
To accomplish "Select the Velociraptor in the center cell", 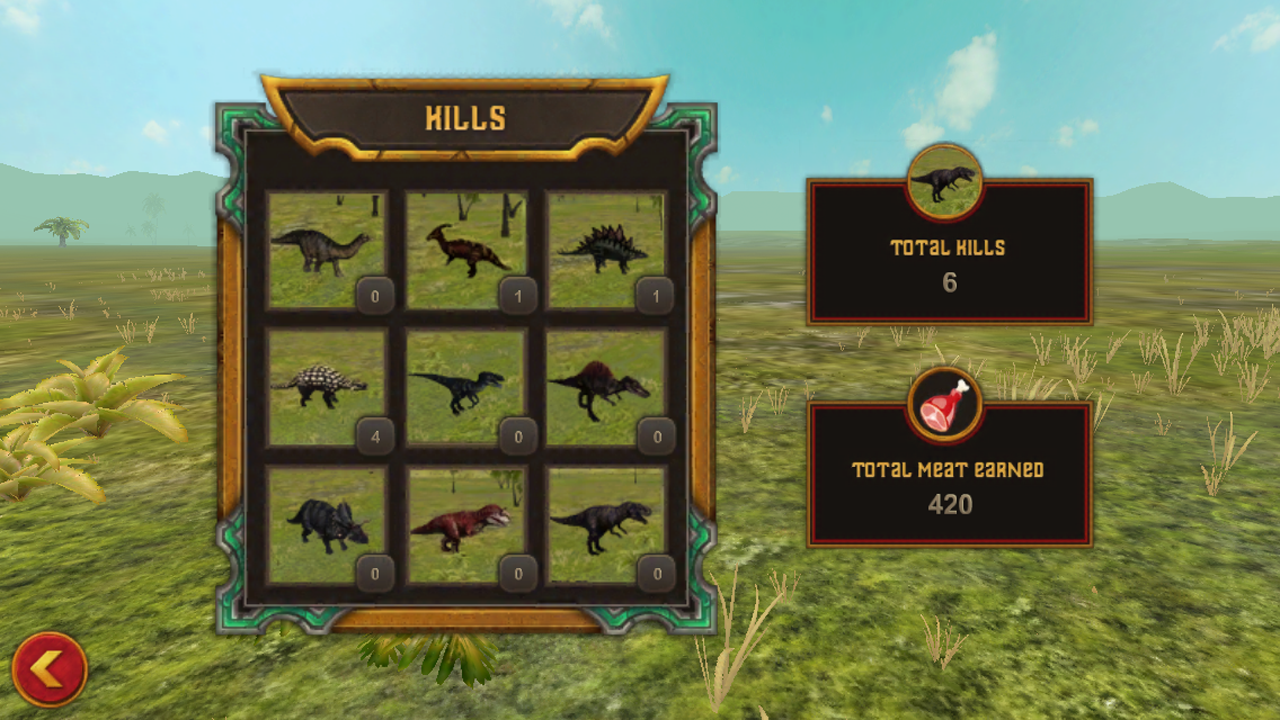I will click(464, 385).
